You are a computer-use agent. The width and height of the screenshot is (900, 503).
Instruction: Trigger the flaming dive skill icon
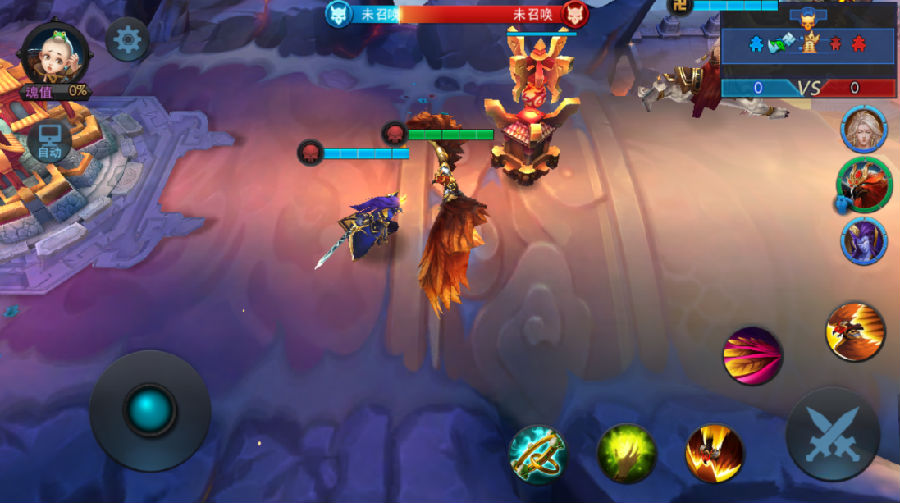[714, 452]
